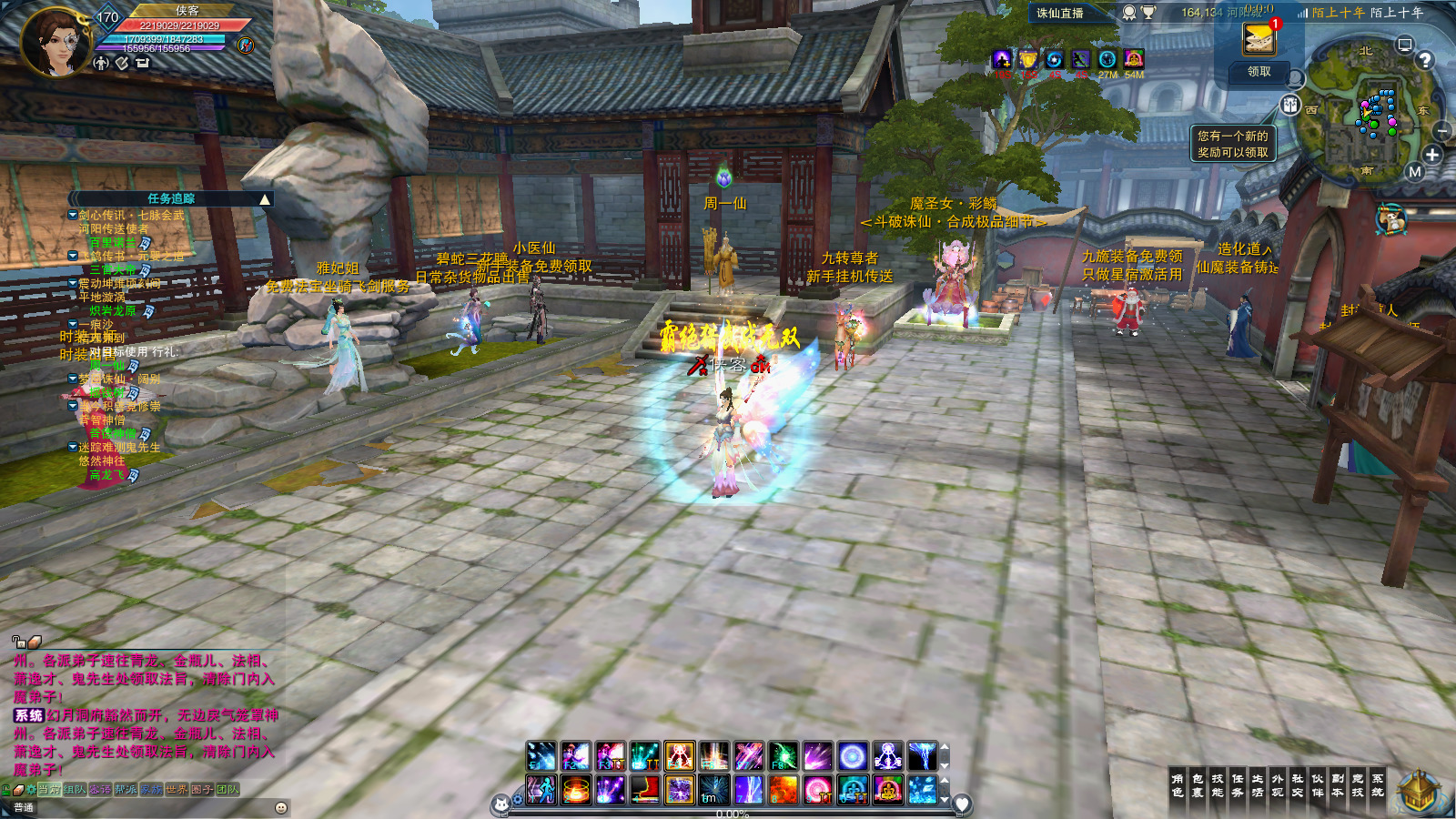This screenshot has width=1456, height=819.
Task: Switch chat to the 世界 world tab
Action: [x=177, y=789]
